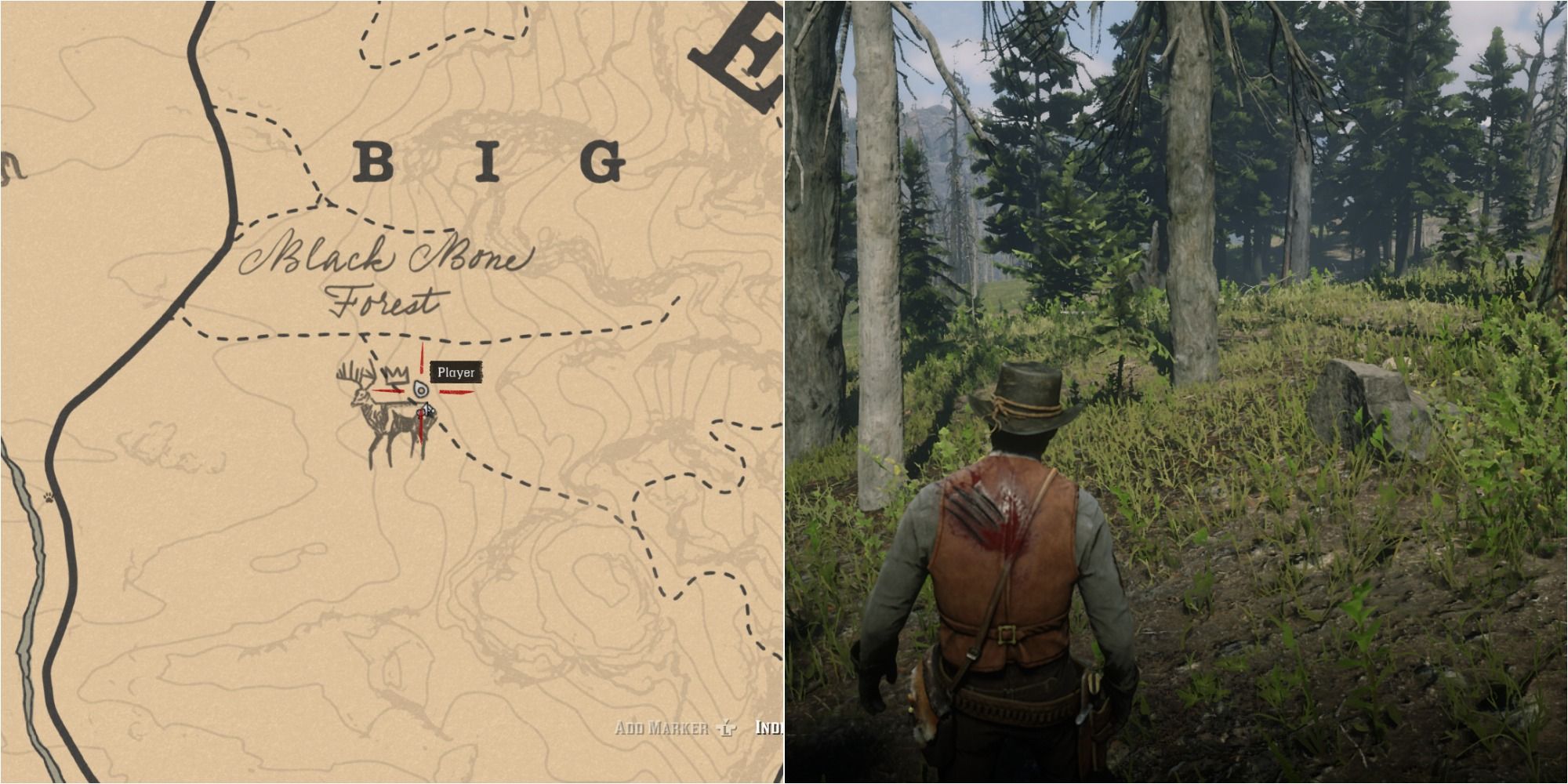The height and width of the screenshot is (784, 1568).
Task: Select the white Player position marker
Action: tap(421, 388)
